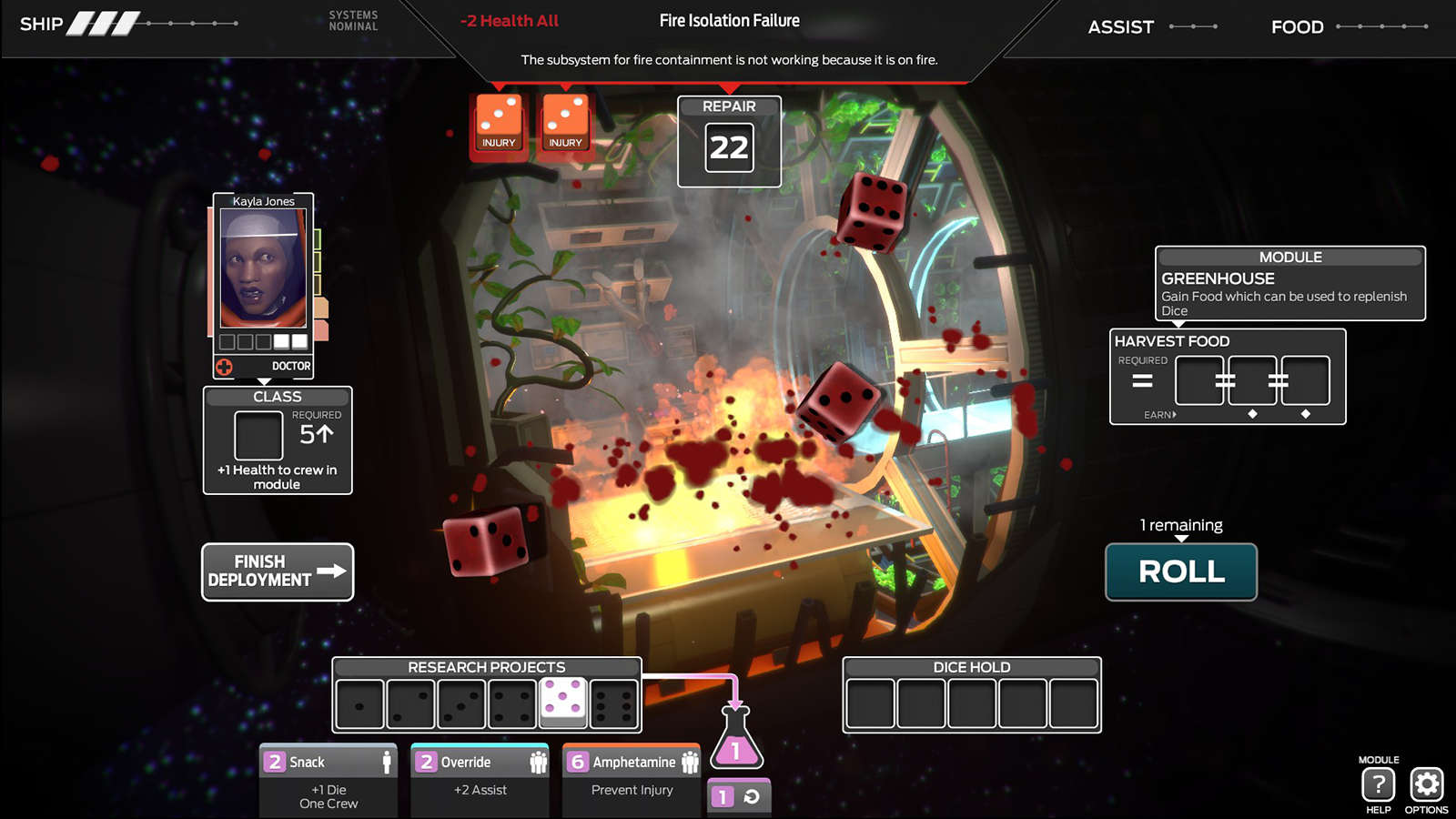The image size is (1456, 819).
Task: Click the research reroll counter button
Action: pyautogui.click(x=739, y=797)
